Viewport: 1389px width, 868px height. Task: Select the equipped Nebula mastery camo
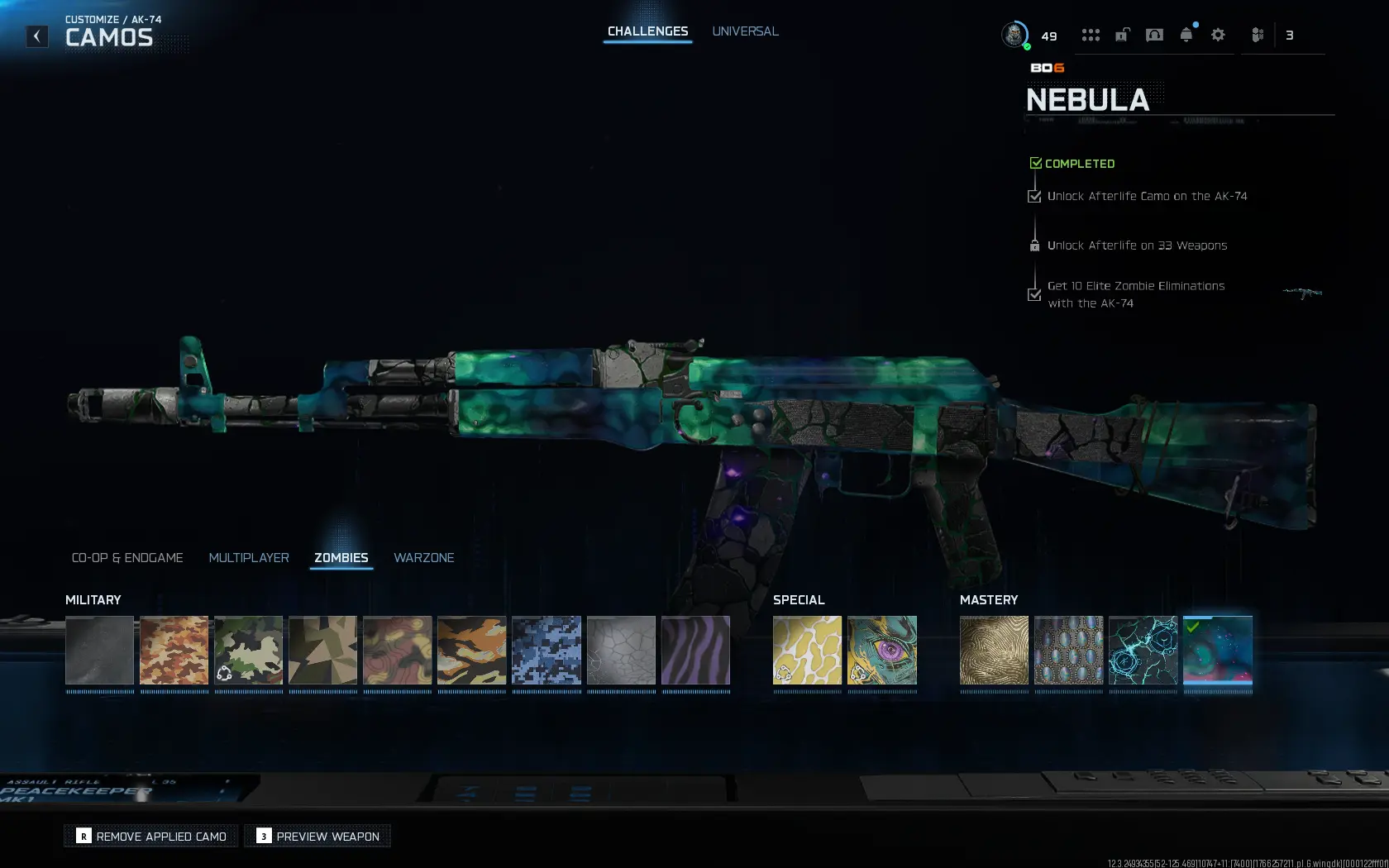(1217, 652)
